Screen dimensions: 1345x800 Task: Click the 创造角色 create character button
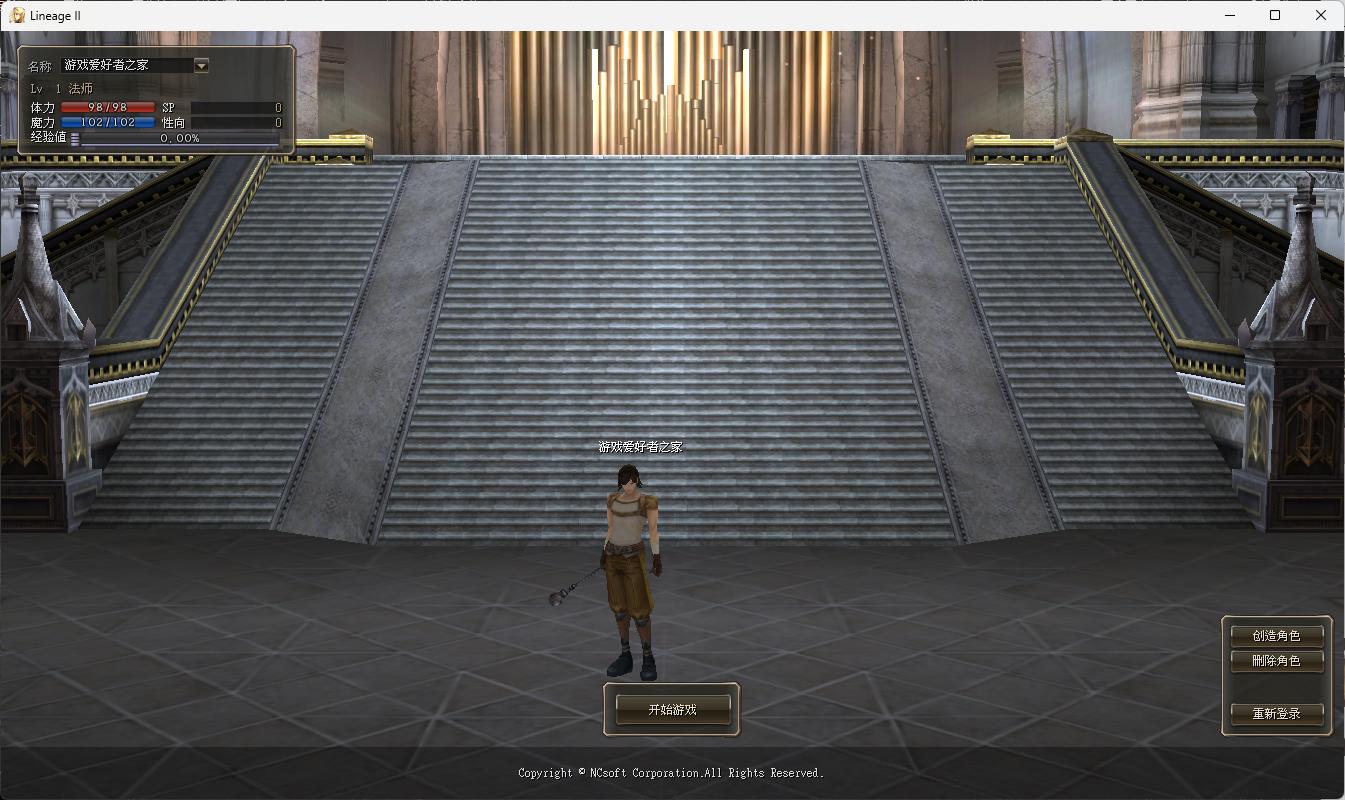[x=1277, y=635]
